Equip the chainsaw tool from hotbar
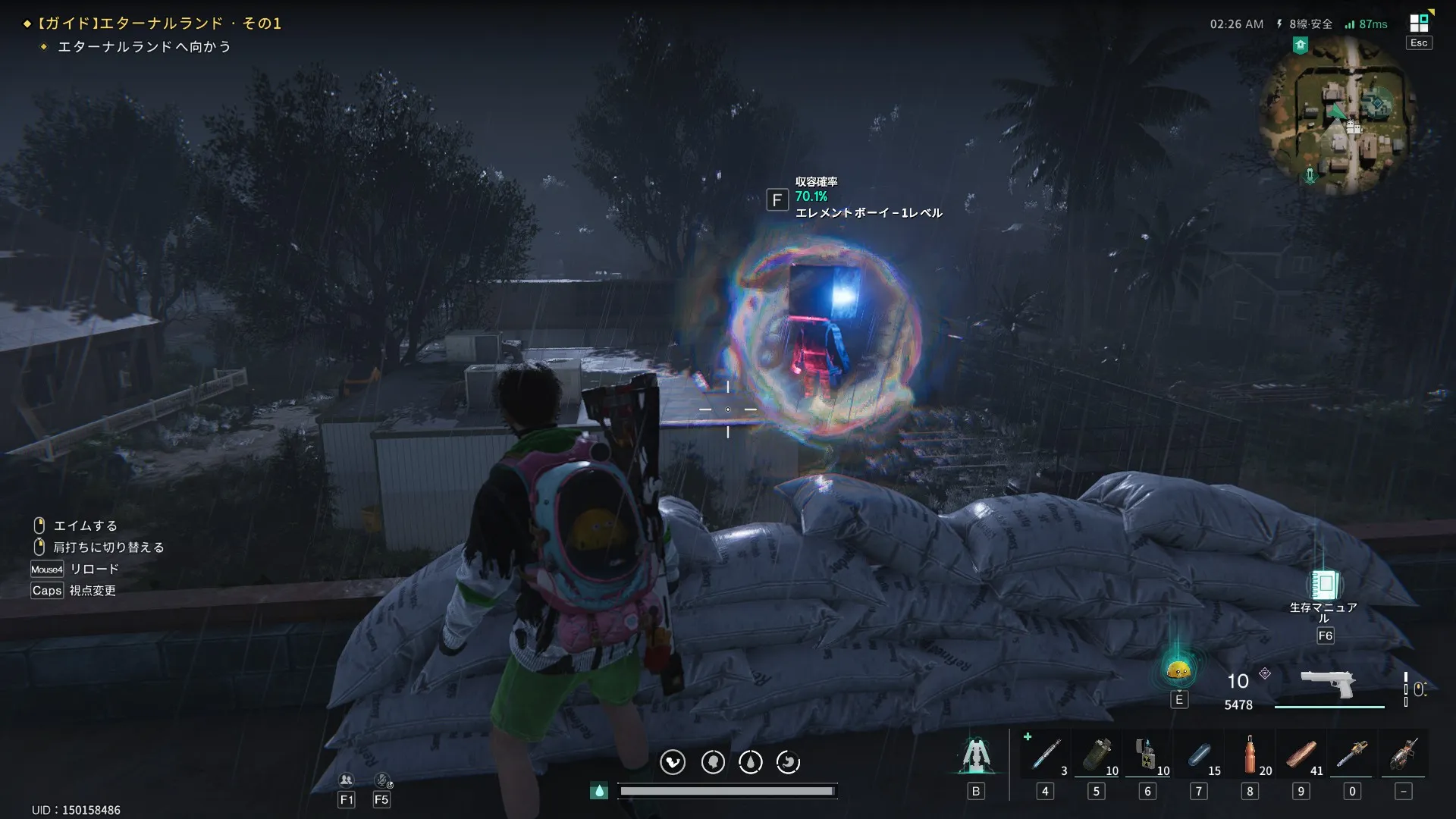The height and width of the screenshot is (819, 1456). (x=1352, y=755)
